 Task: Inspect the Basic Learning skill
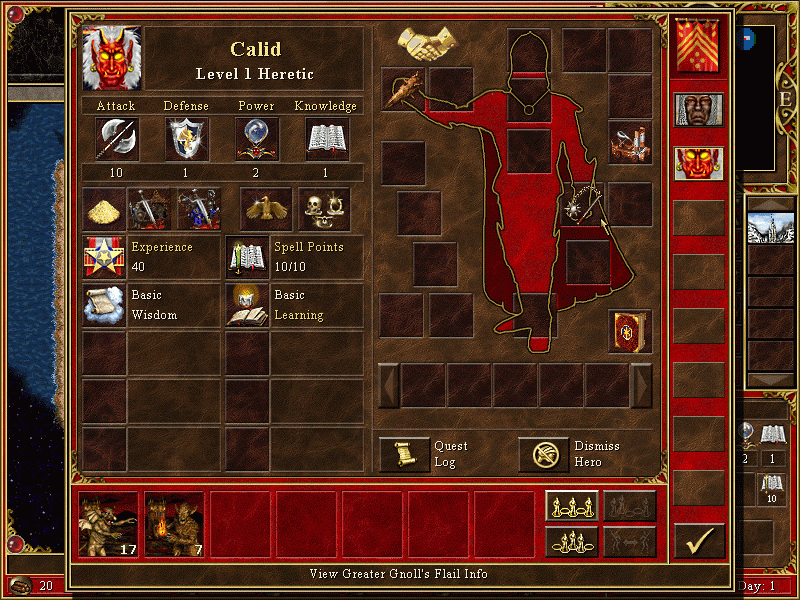247,305
